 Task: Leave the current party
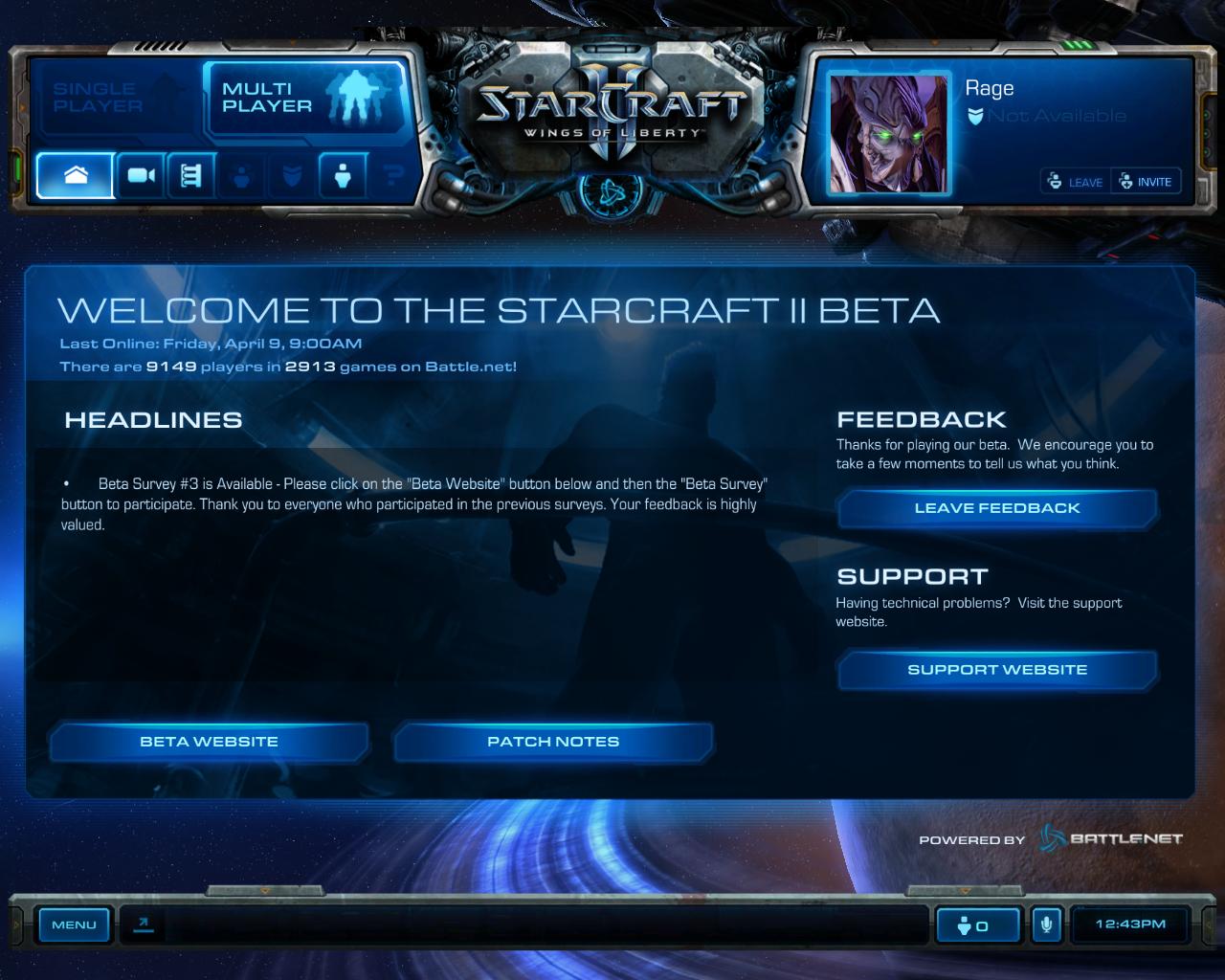pos(1076,182)
